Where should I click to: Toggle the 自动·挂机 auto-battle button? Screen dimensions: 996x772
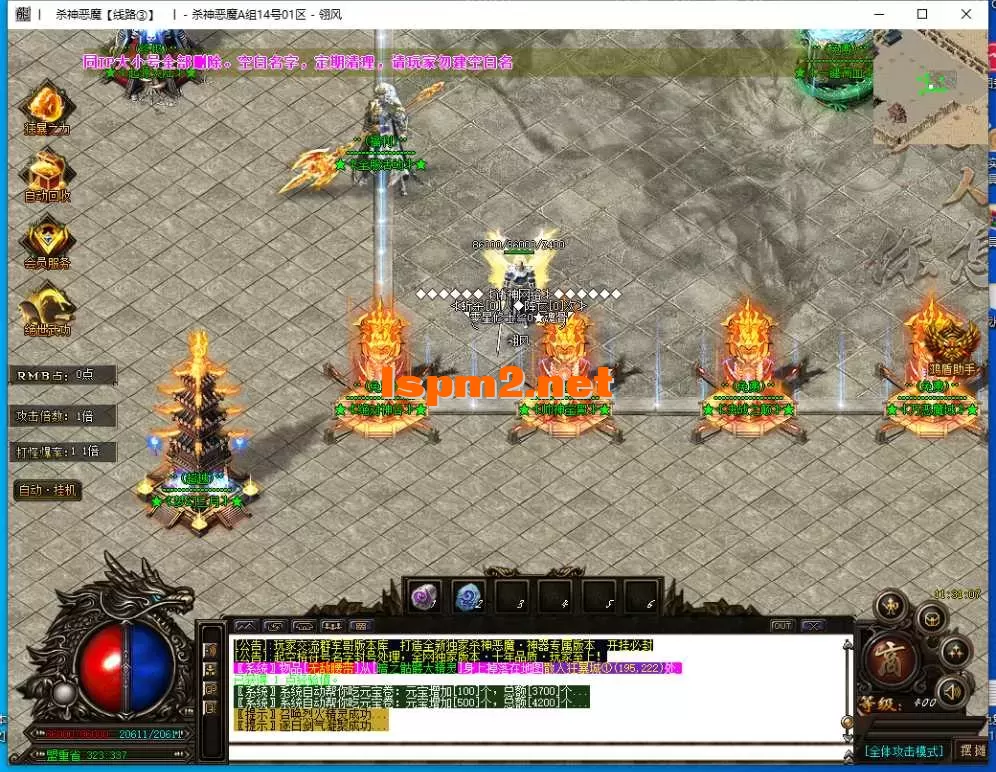click(47, 491)
